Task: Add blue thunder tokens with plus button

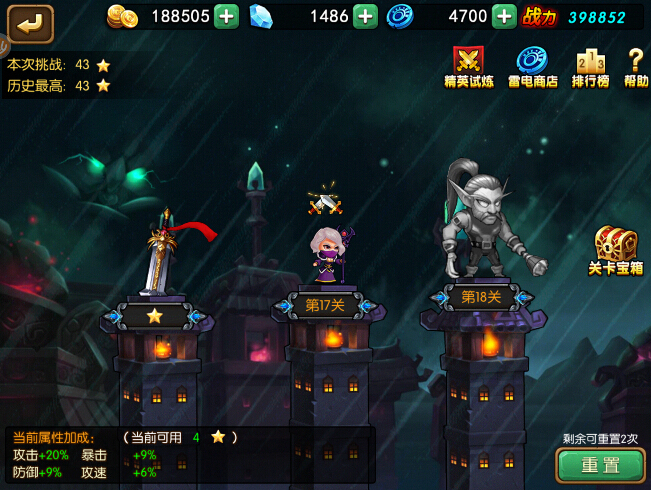Action: [504, 16]
